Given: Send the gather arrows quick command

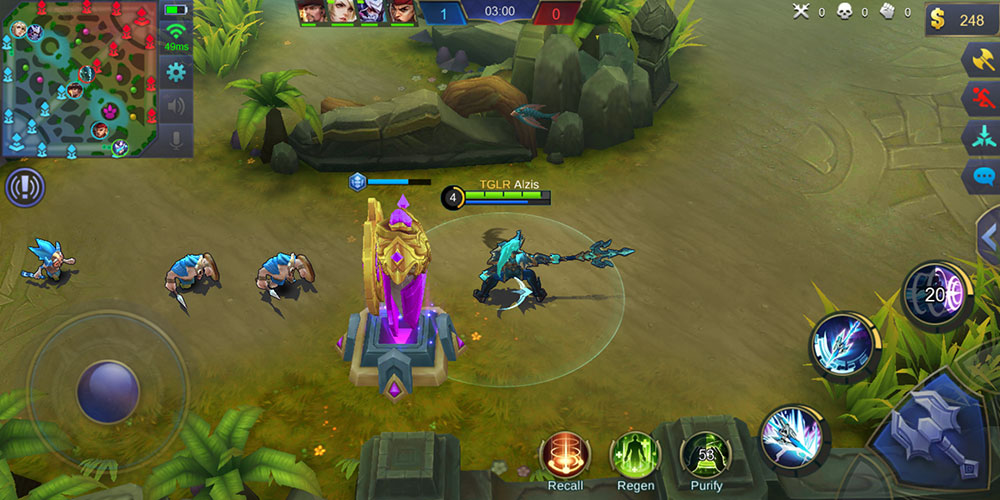Looking at the screenshot, I should click(x=979, y=137).
